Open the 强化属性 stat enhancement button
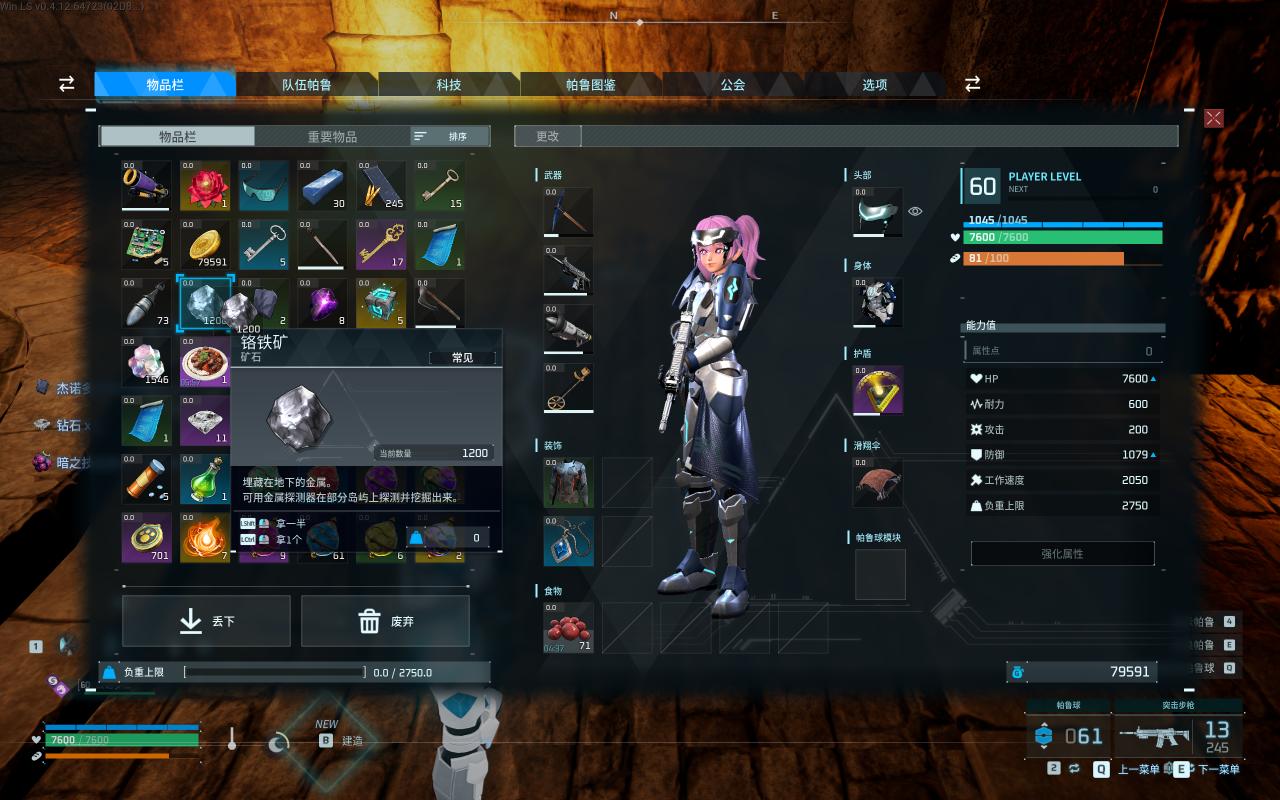The height and width of the screenshot is (800, 1280). 1062,553
